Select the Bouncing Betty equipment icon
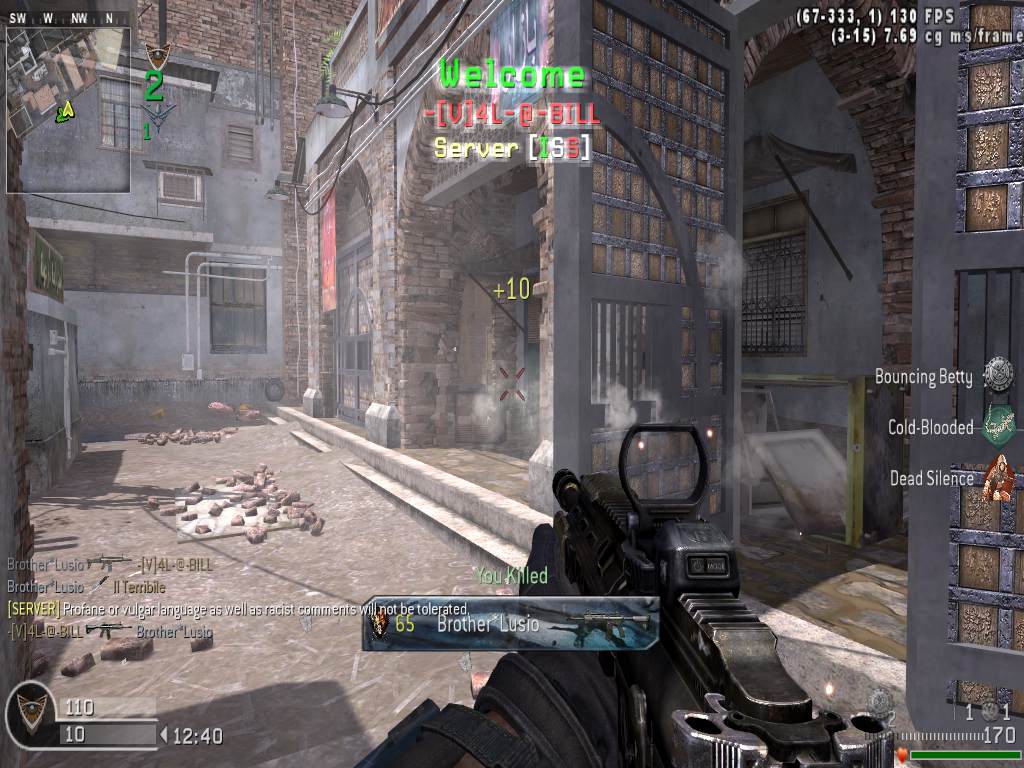 (x=997, y=375)
